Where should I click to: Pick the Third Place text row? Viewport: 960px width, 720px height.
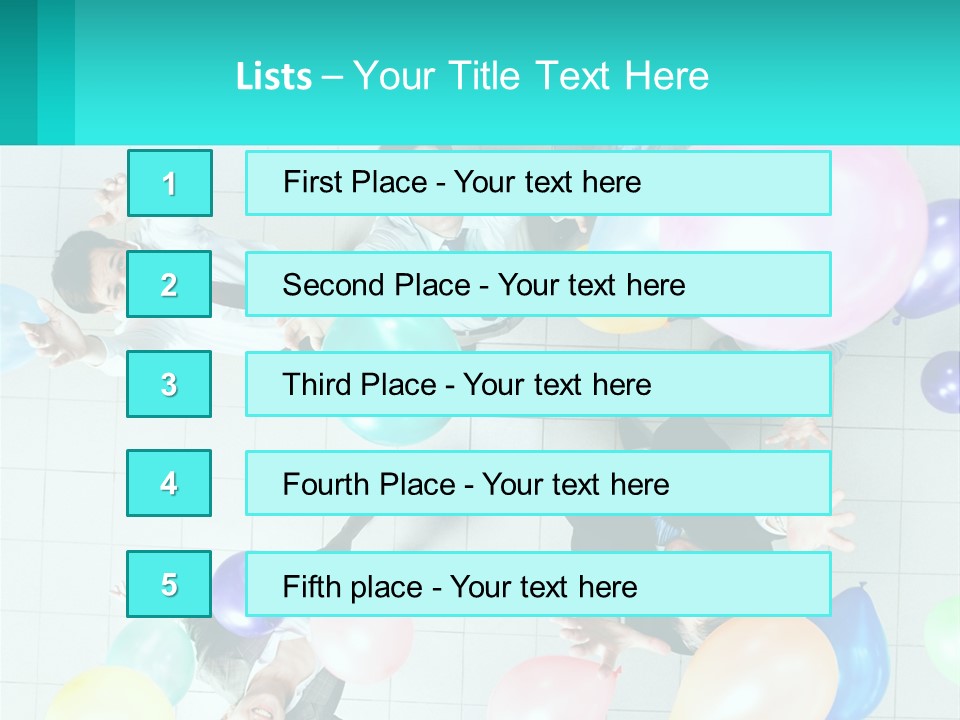[x=538, y=384]
